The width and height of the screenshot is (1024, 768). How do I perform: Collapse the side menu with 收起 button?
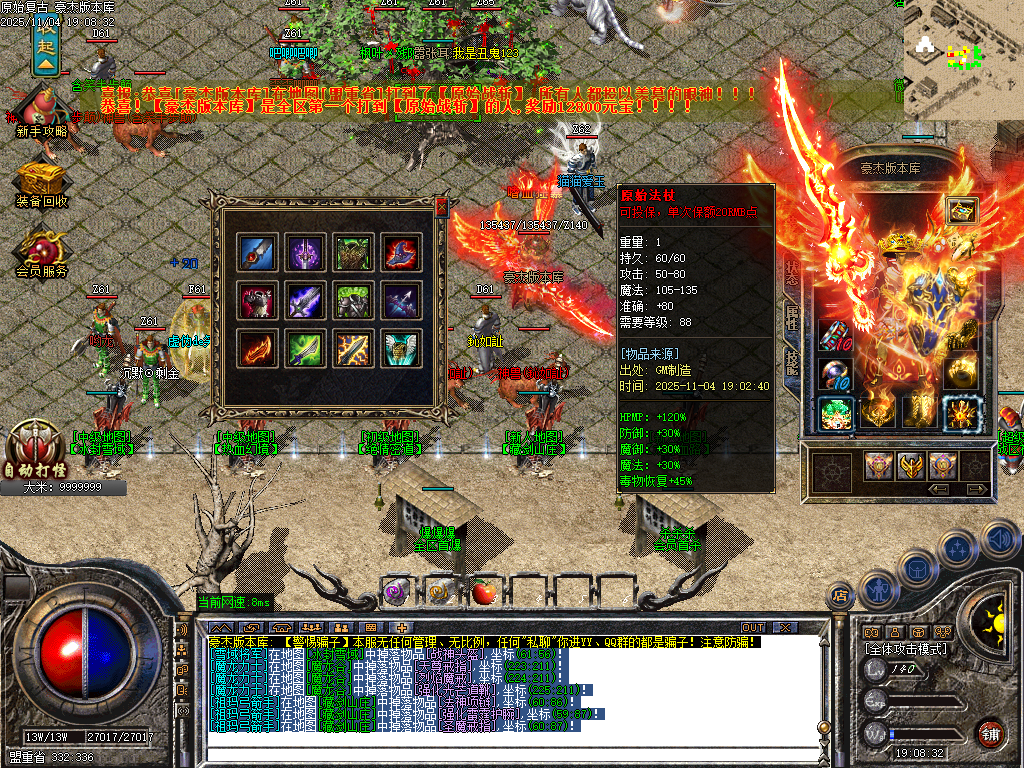point(47,45)
